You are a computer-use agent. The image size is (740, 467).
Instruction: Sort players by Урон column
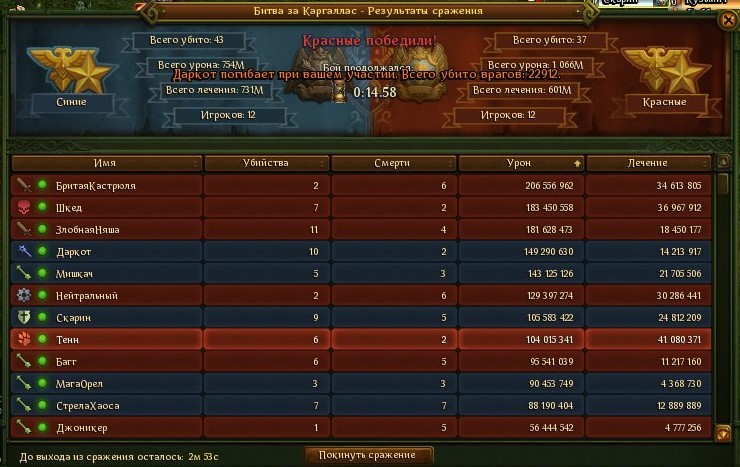click(x=521, y=163)
